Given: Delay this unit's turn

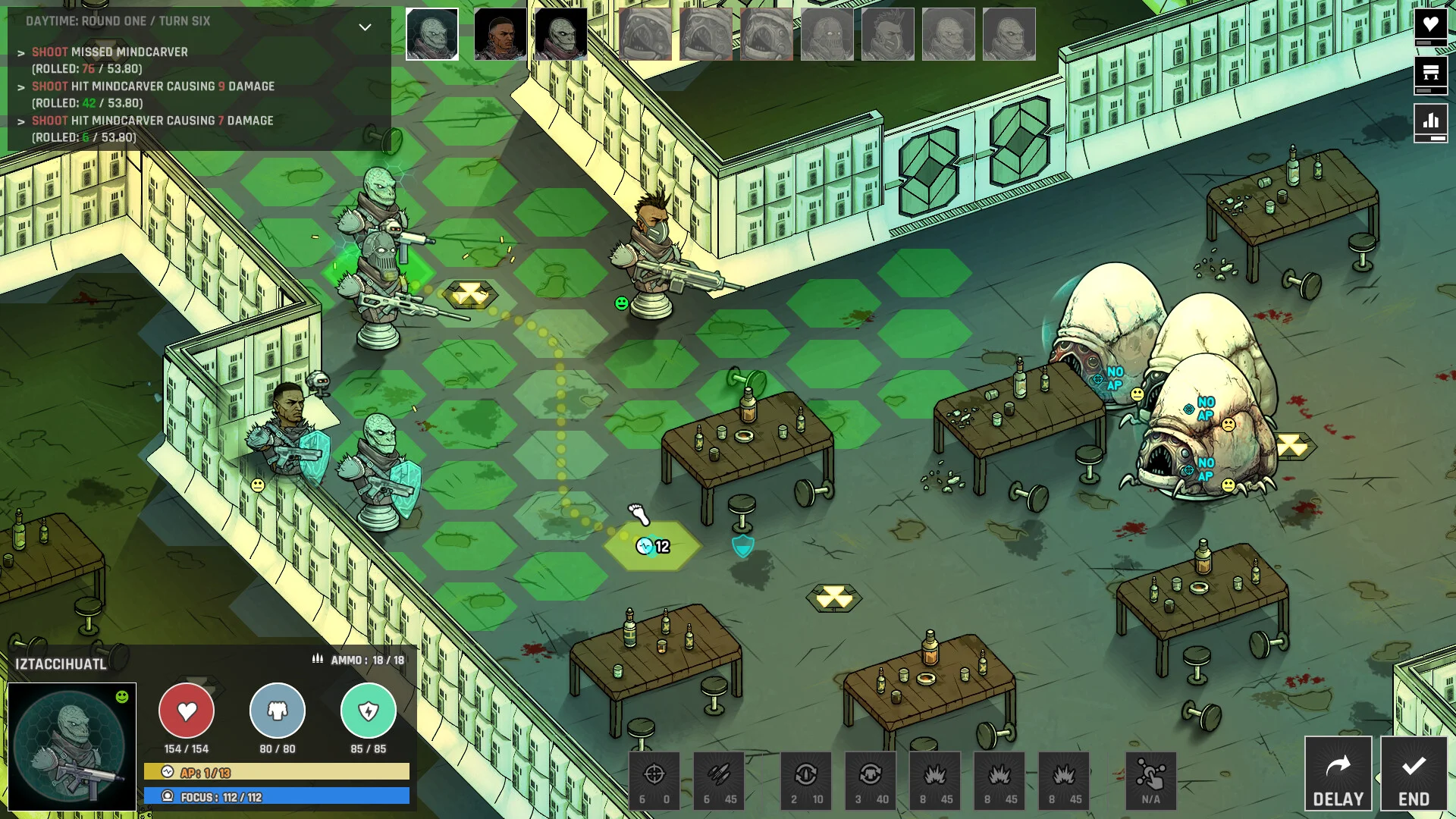Looking at the screenshot, I should tap(1338, 773).
